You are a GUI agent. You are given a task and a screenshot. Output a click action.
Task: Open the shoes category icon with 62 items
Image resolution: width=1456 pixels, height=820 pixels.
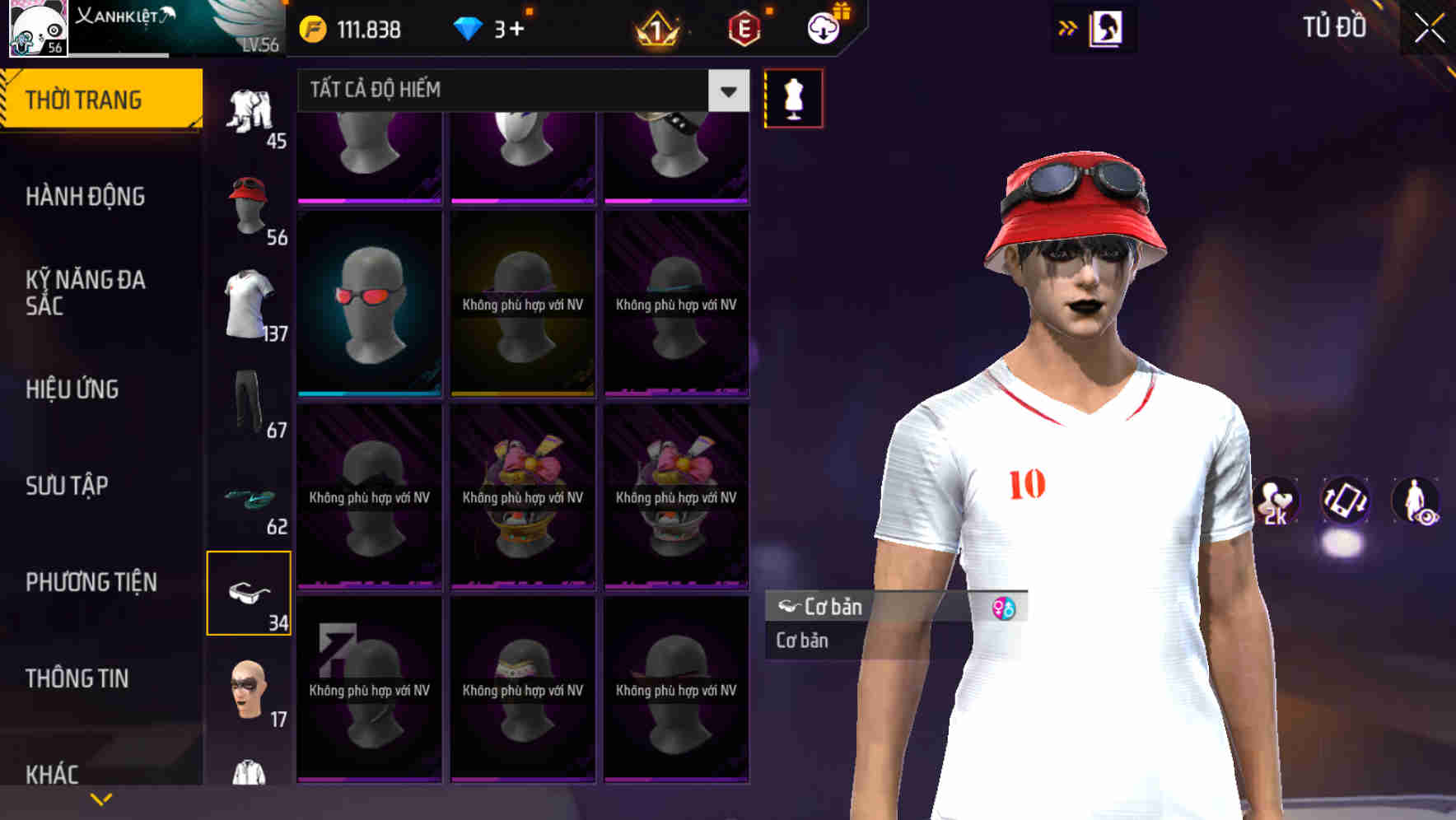(x=250, y=498)
